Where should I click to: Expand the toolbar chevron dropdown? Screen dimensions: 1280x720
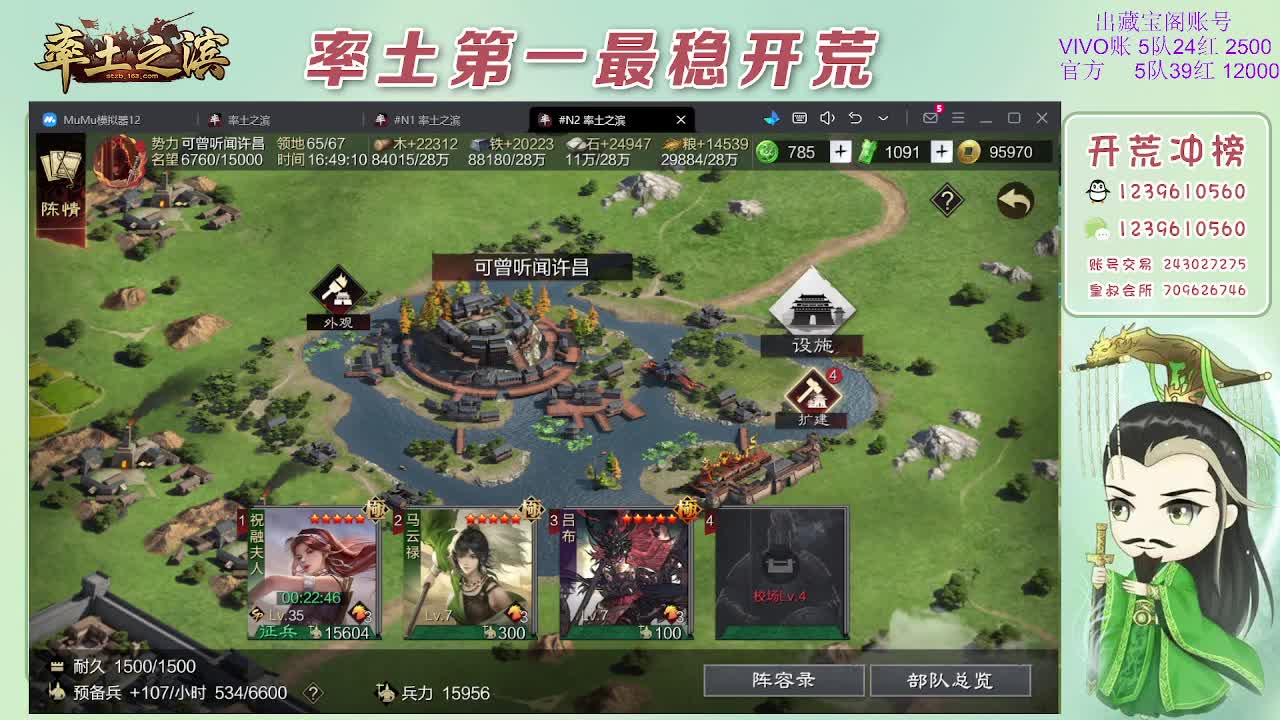tap(883, 118)
